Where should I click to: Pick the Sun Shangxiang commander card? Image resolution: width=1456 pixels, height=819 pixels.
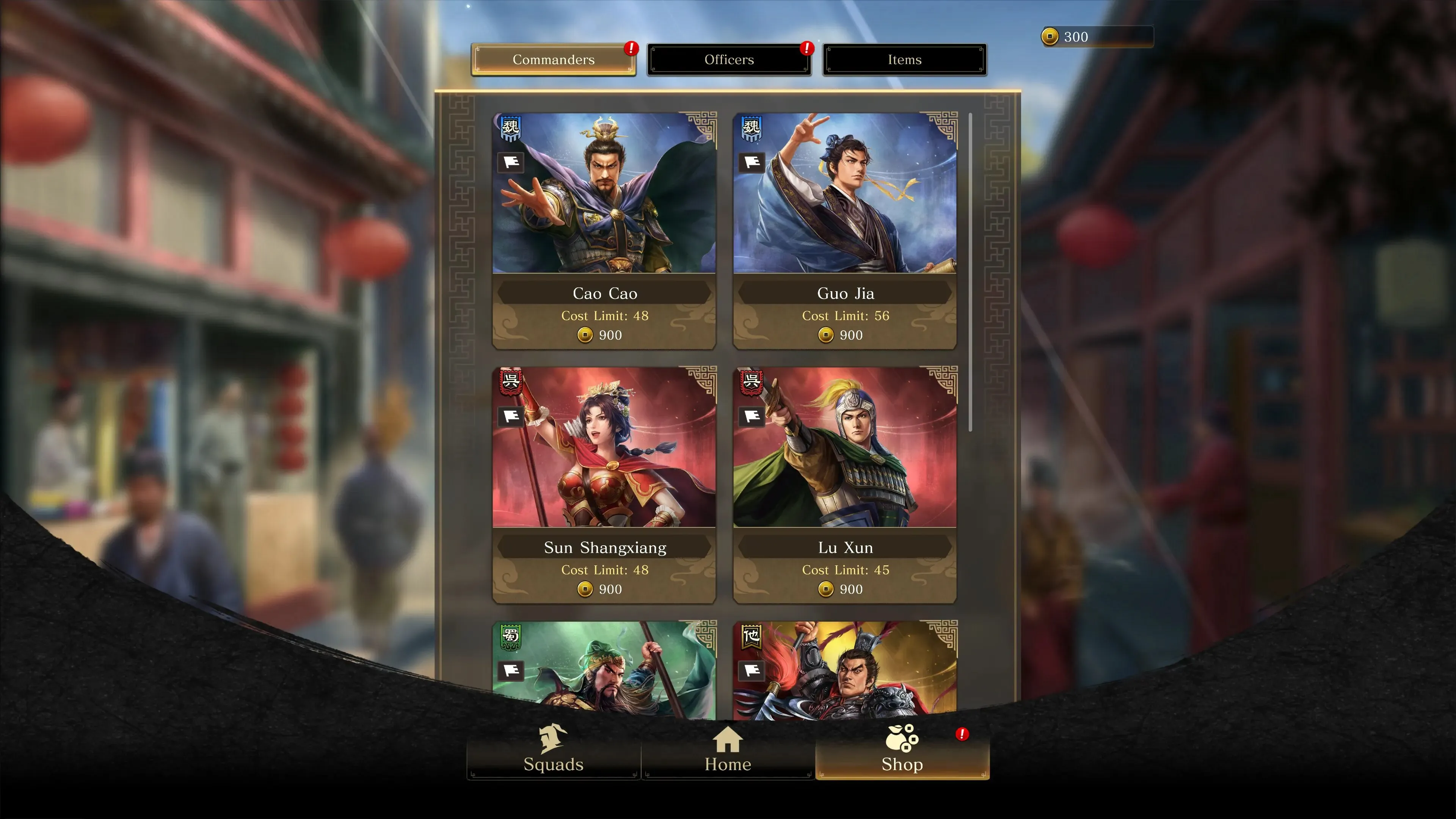pos(604,485)
